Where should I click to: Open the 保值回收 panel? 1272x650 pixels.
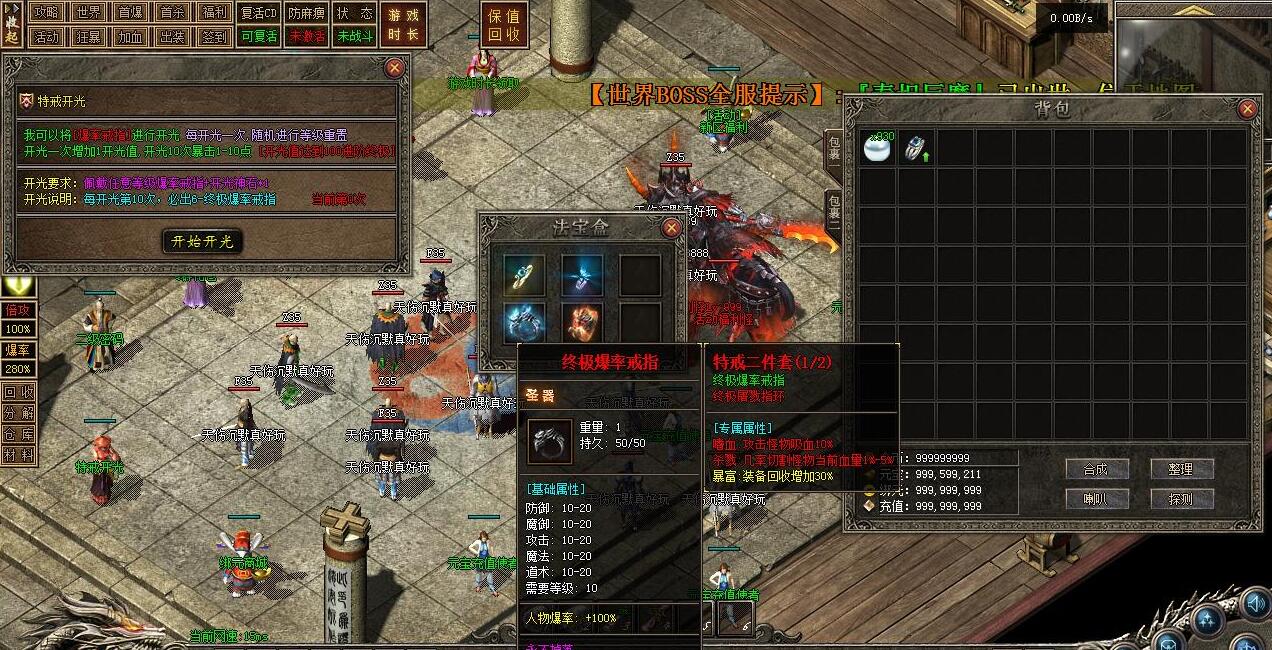[503, 24]
